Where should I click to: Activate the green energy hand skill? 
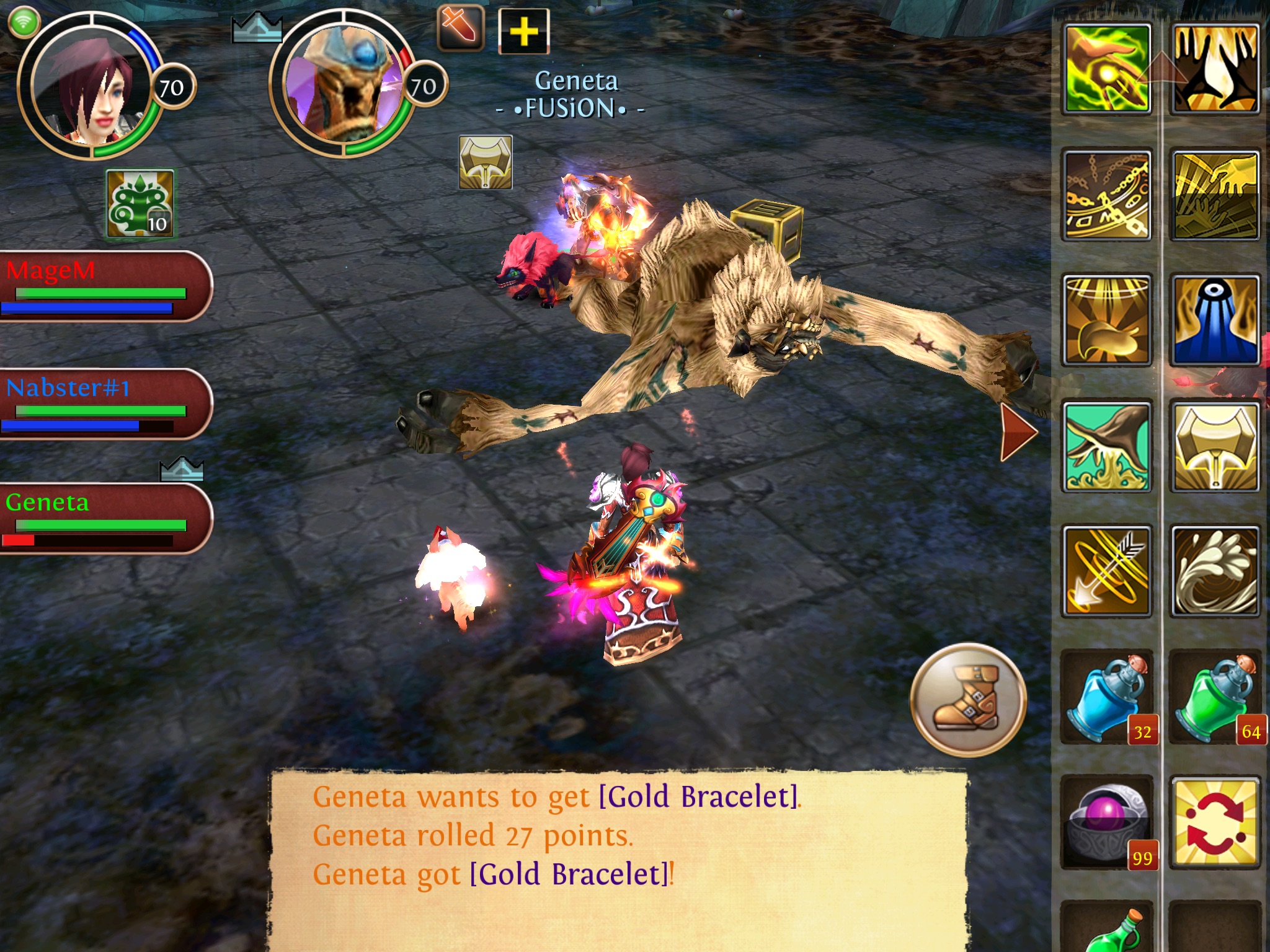pos(1107,69)
